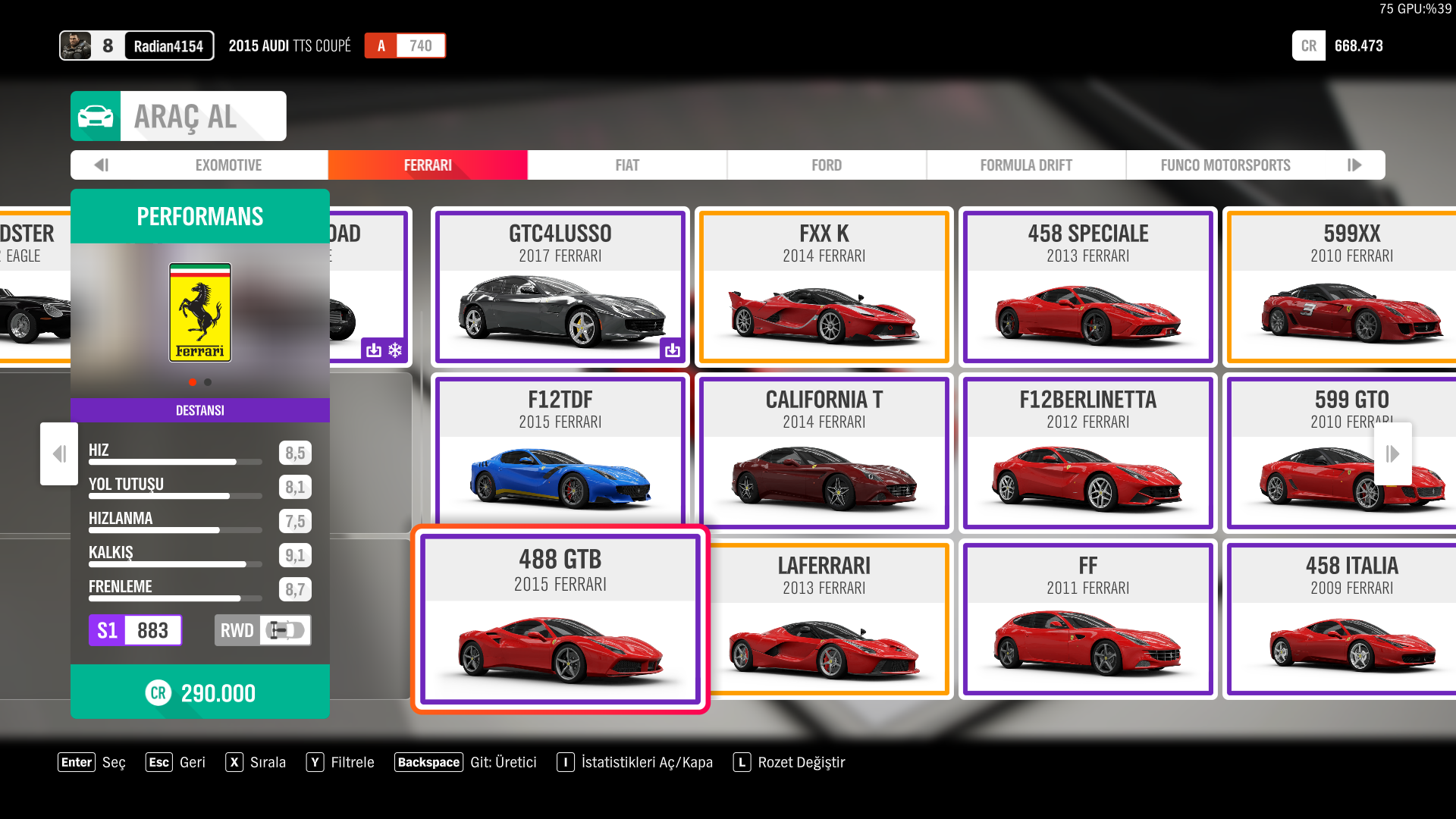Choose the Formula Drift tab

pos(1025,165)
